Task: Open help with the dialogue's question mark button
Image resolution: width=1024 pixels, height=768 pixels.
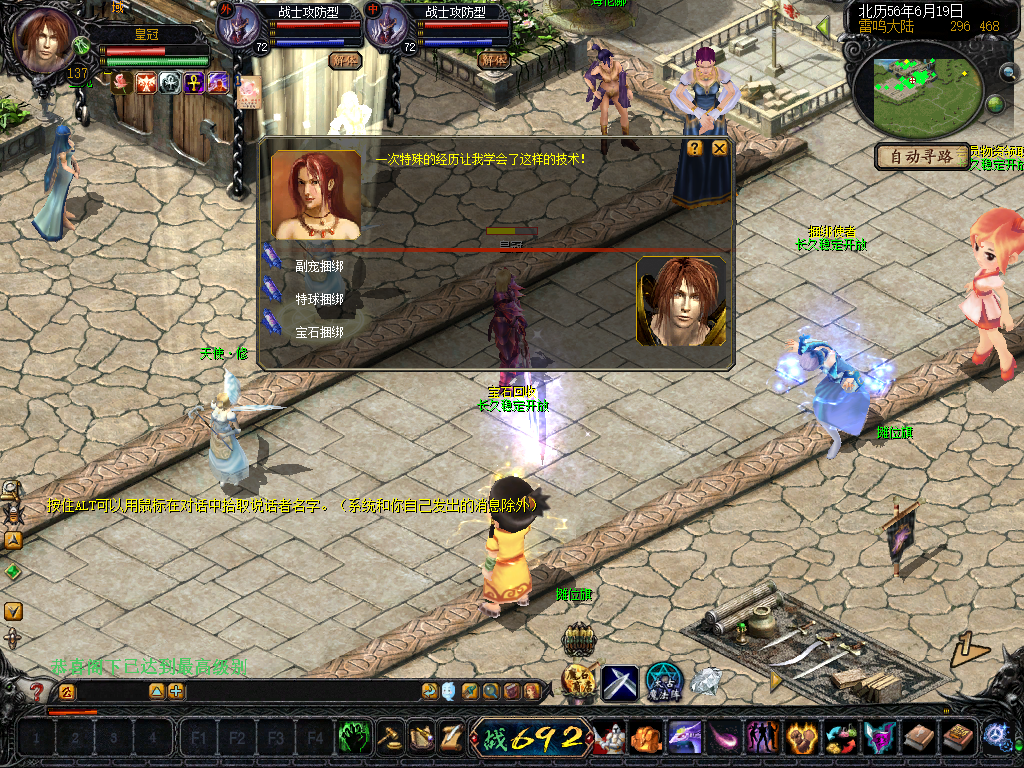Action: (x=694, y=148)
